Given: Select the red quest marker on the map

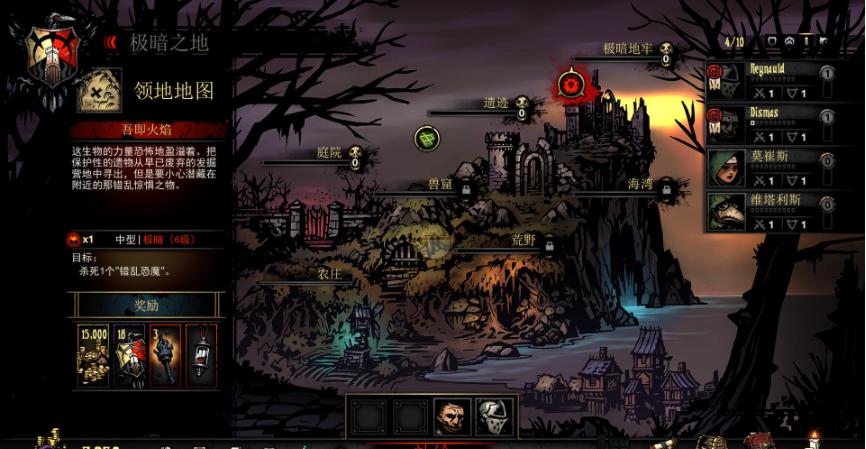Looking at the screenshot, I should pyautogui.click(x=572, y=85).
